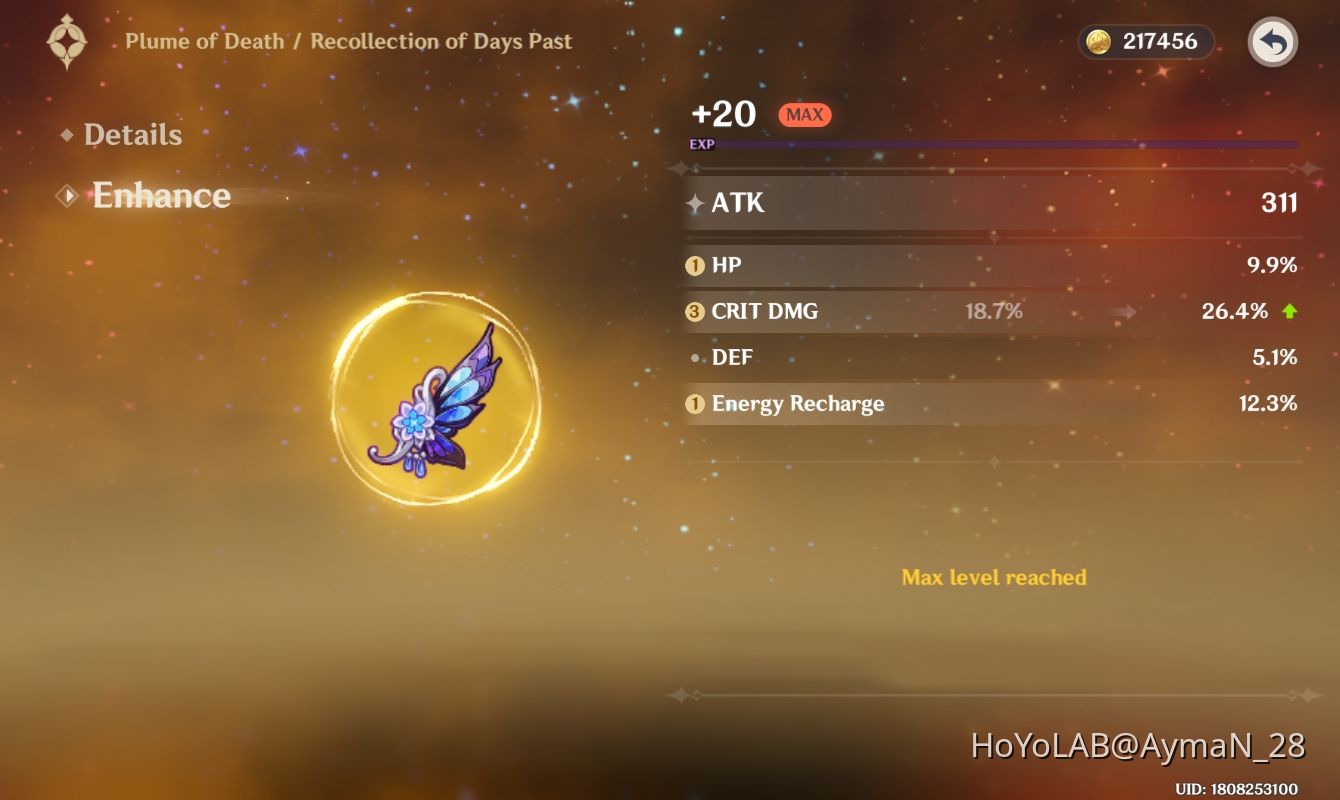The height and width of the screenshot is (800, 1340).
Task: Select the glowing artifact plume image
Action: click(x=437, y=398)
